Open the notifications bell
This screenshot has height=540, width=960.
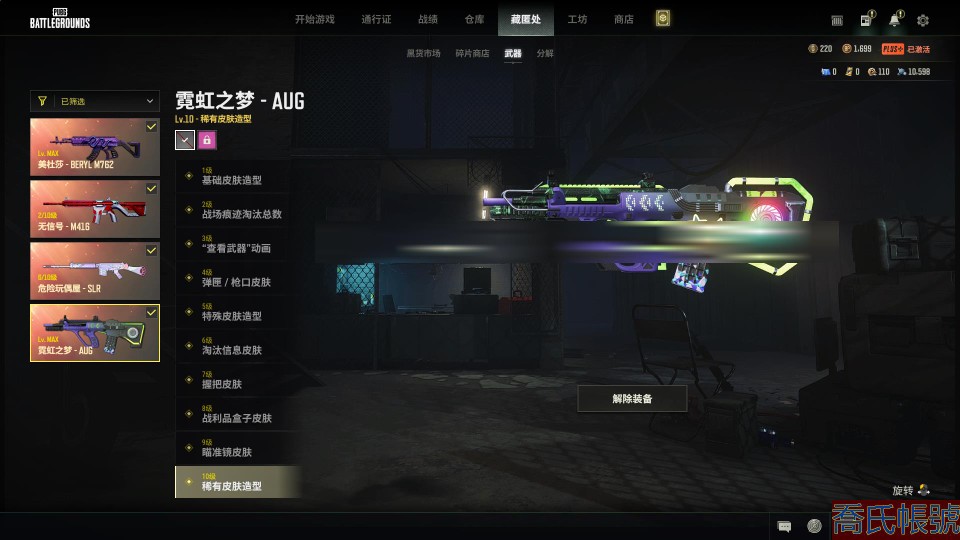click(894, 20)
